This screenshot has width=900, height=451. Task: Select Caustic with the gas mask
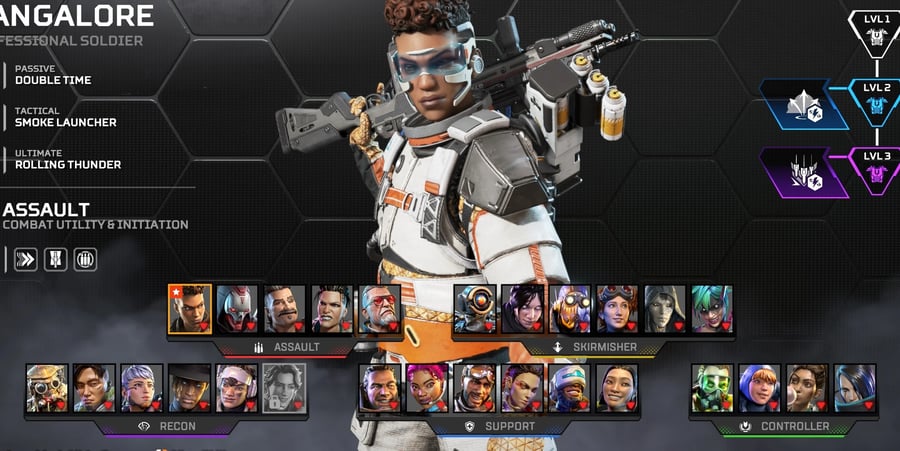coord(712,388)
